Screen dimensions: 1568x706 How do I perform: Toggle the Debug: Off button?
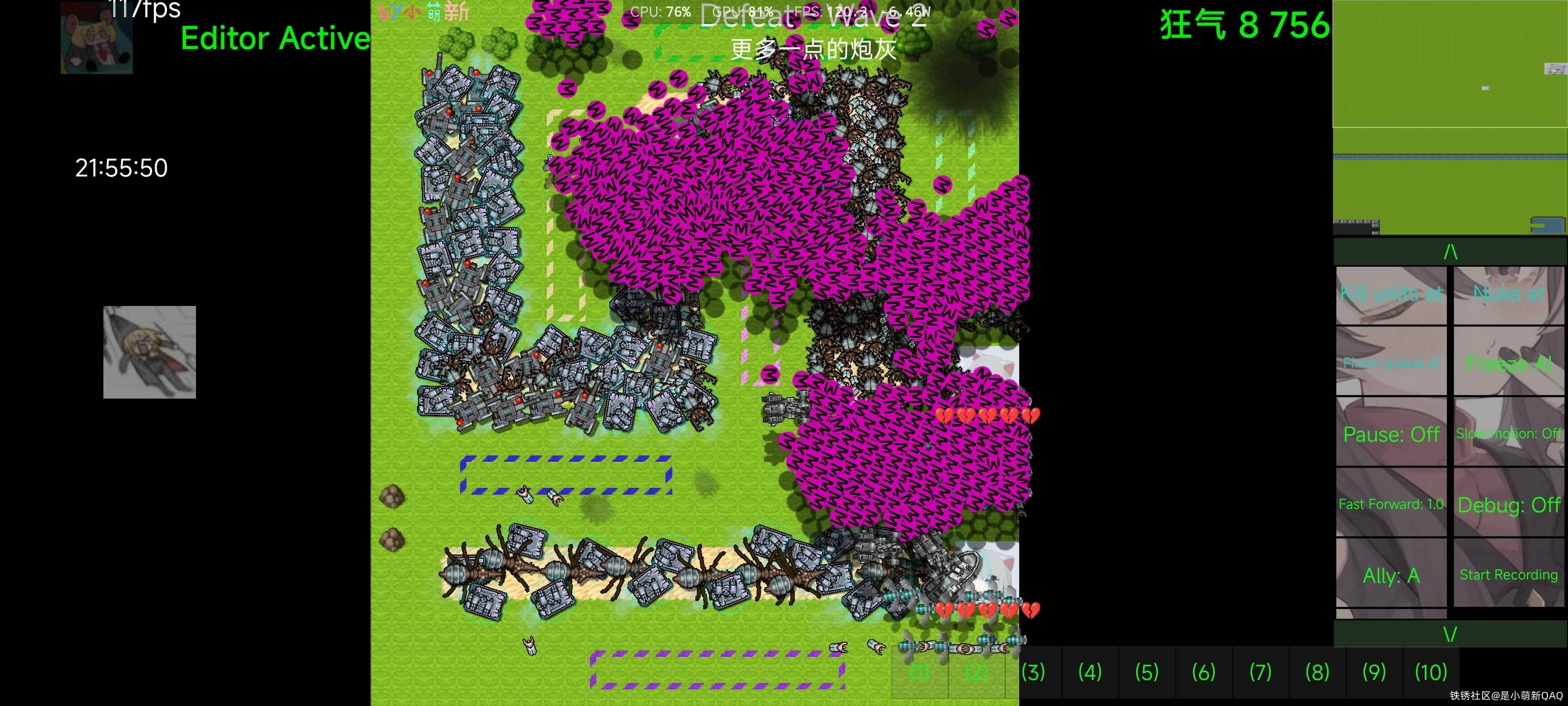click(x=1508, y=504)
